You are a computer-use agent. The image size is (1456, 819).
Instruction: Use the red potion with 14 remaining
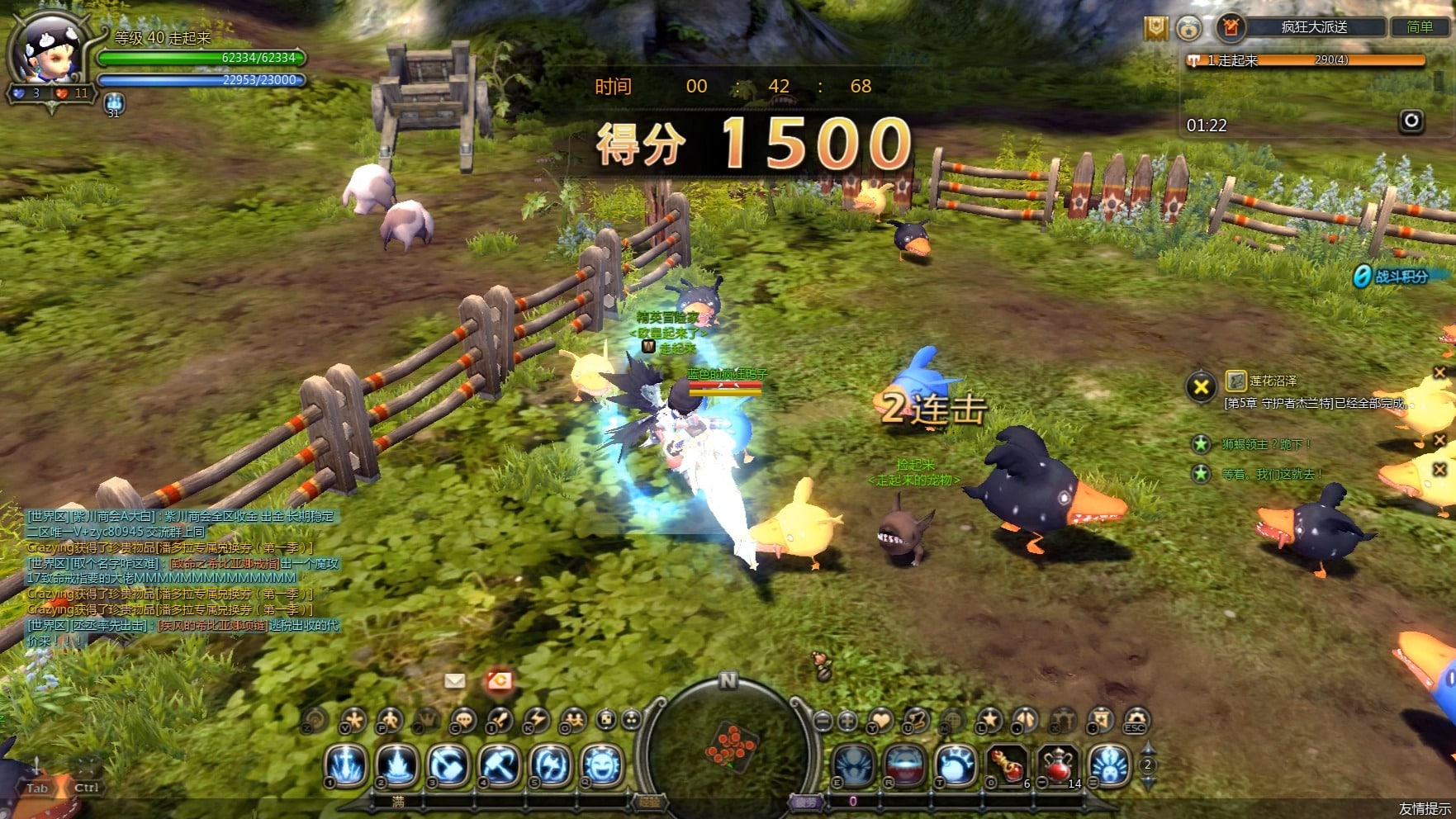[x=1059, y=765]
